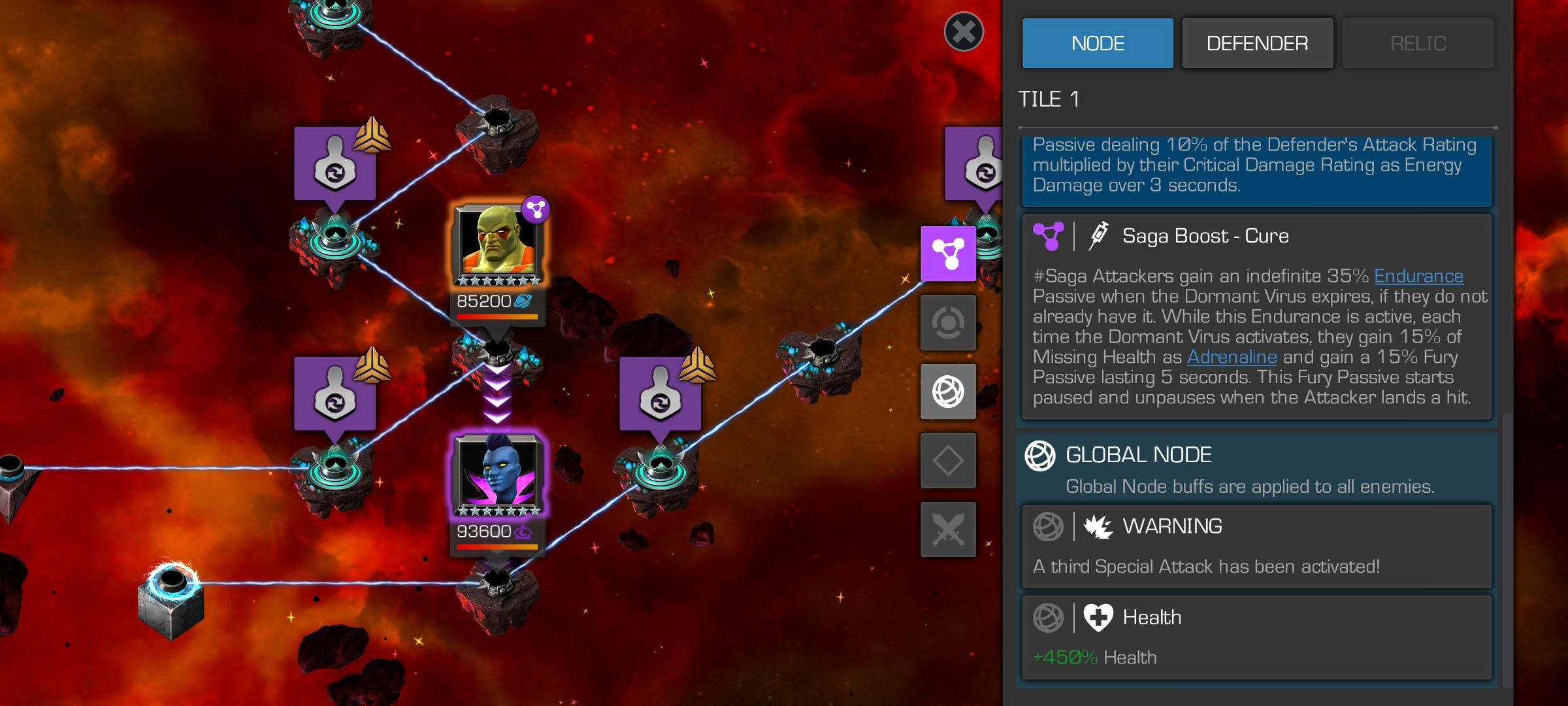Viewport: 1568px width, 706px height.
Task: Close the node info panel
Action: tap(964, 31)
